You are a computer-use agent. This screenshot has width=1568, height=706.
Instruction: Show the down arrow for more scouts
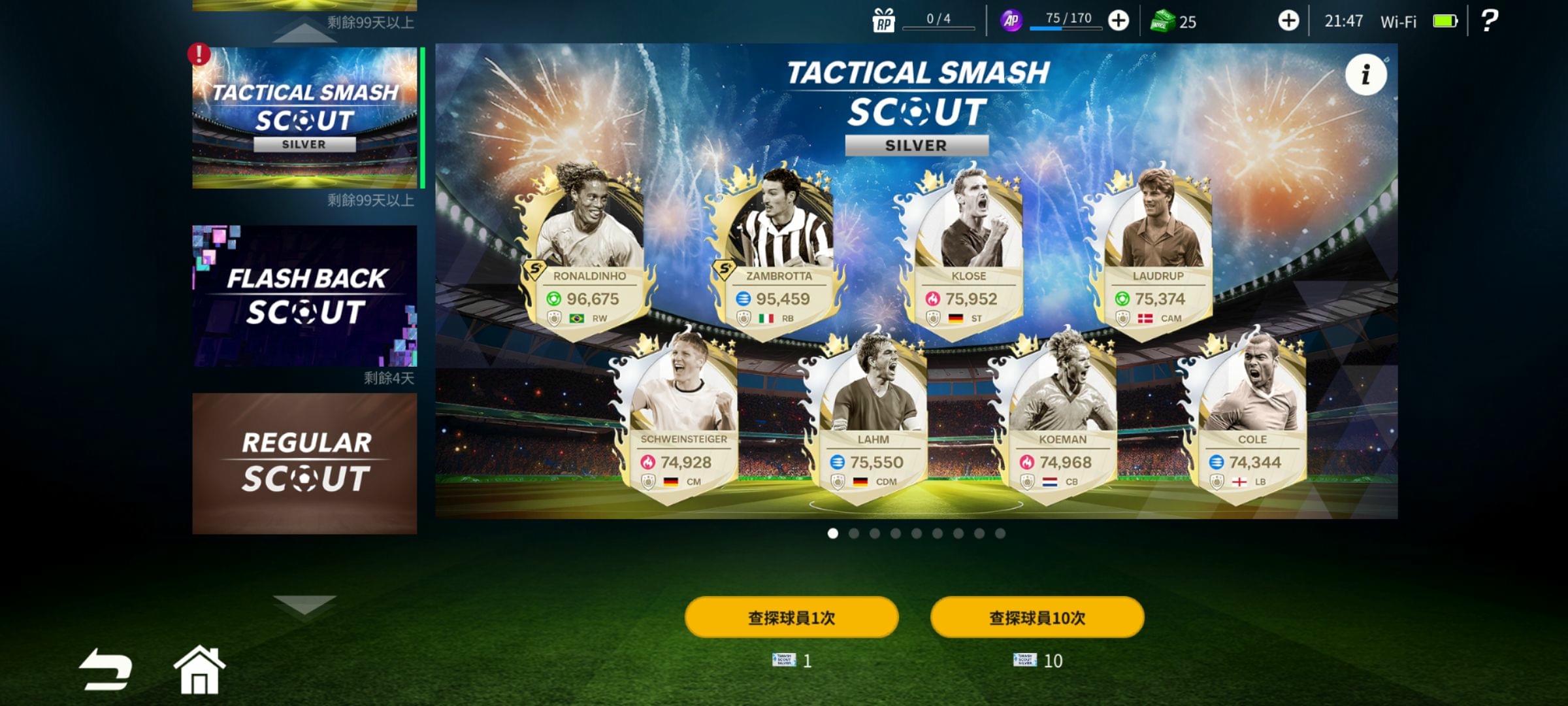click(304, 604)
